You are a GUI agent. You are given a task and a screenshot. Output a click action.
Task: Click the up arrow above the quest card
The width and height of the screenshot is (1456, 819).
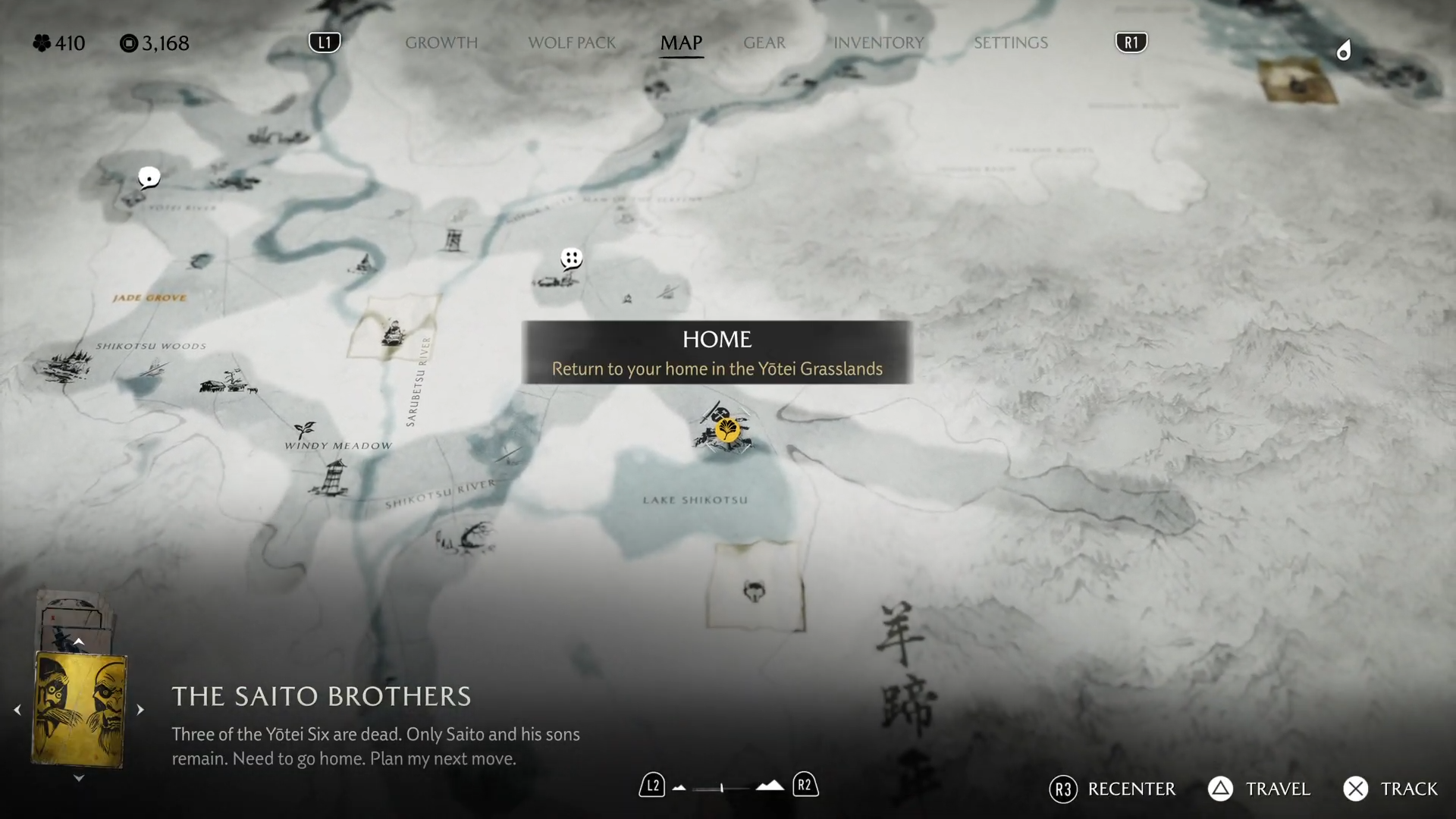pyautogui.click(x=79, y=642)
